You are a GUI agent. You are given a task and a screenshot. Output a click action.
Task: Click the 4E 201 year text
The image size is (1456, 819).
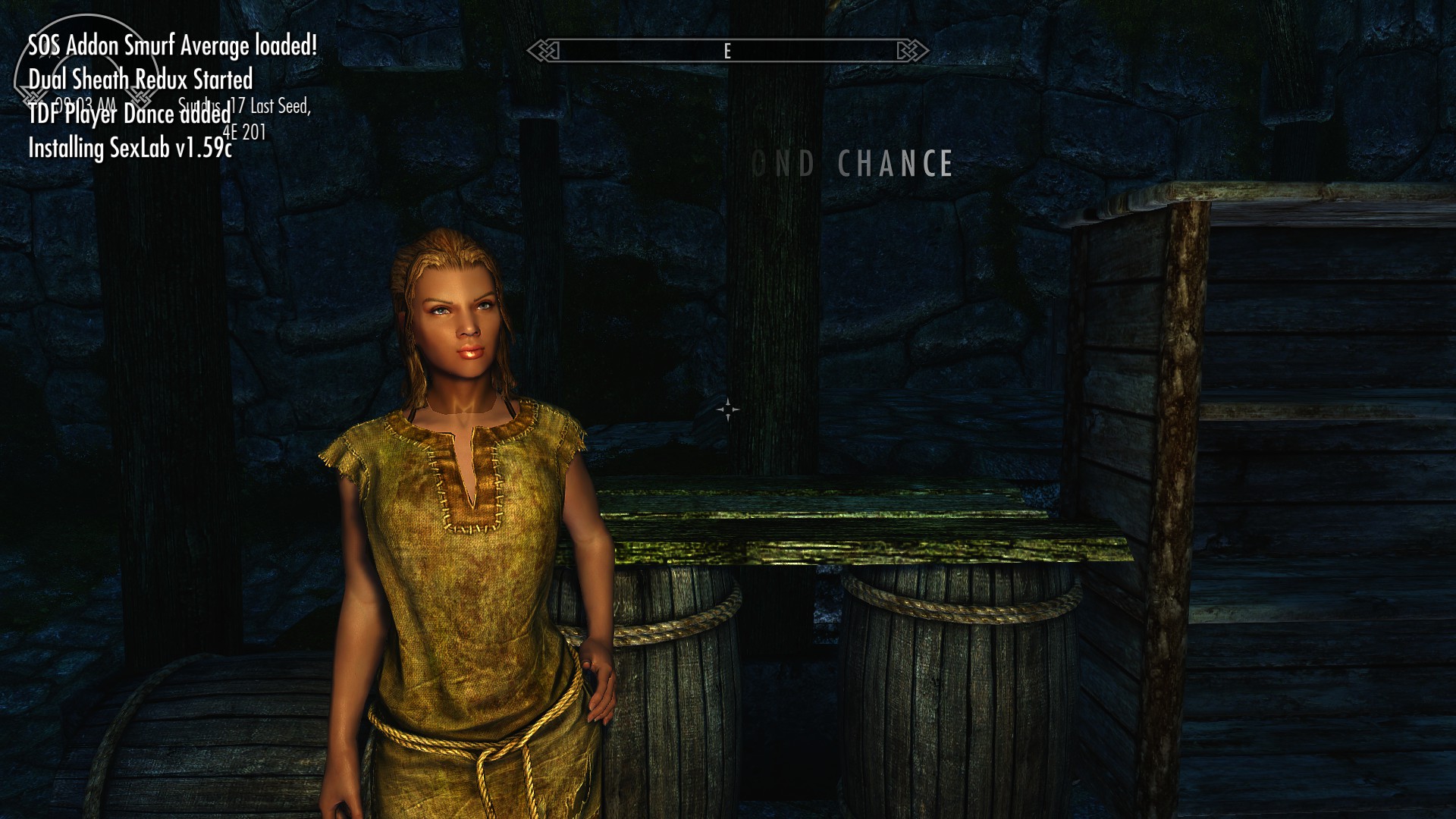pos(245,133)
